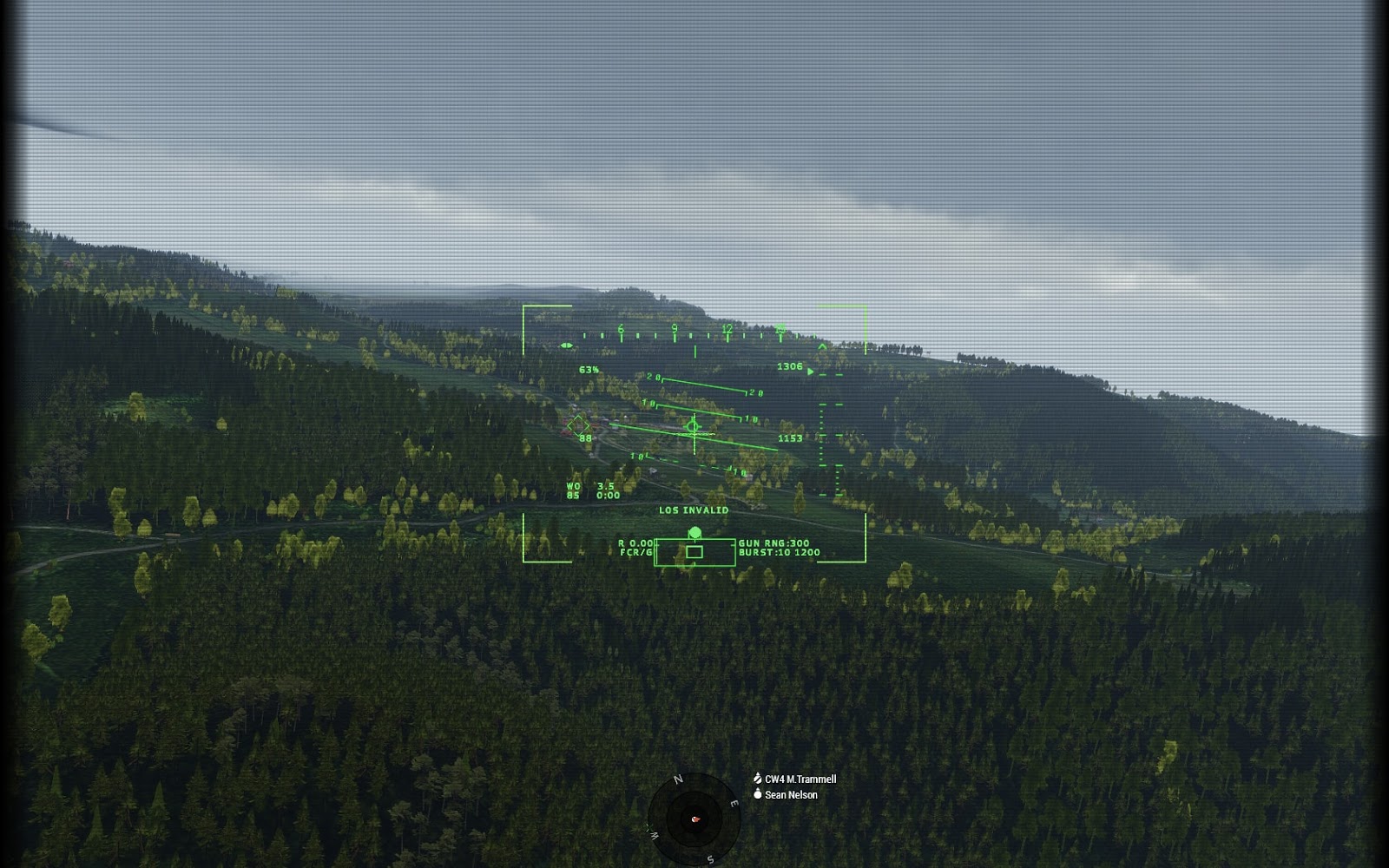Click the gunner icon next to Sean Nelson

[x=758, y=793]
